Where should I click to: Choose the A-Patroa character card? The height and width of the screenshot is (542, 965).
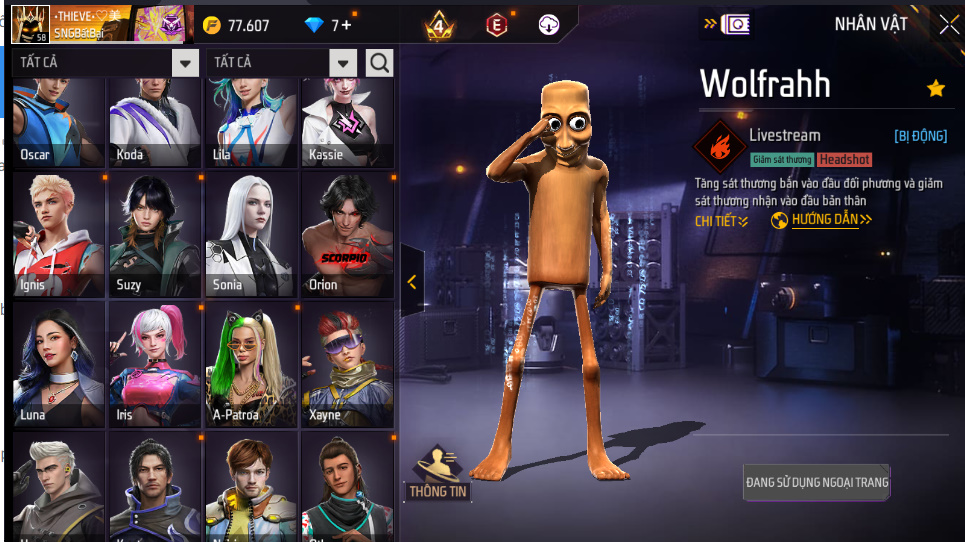251,365
